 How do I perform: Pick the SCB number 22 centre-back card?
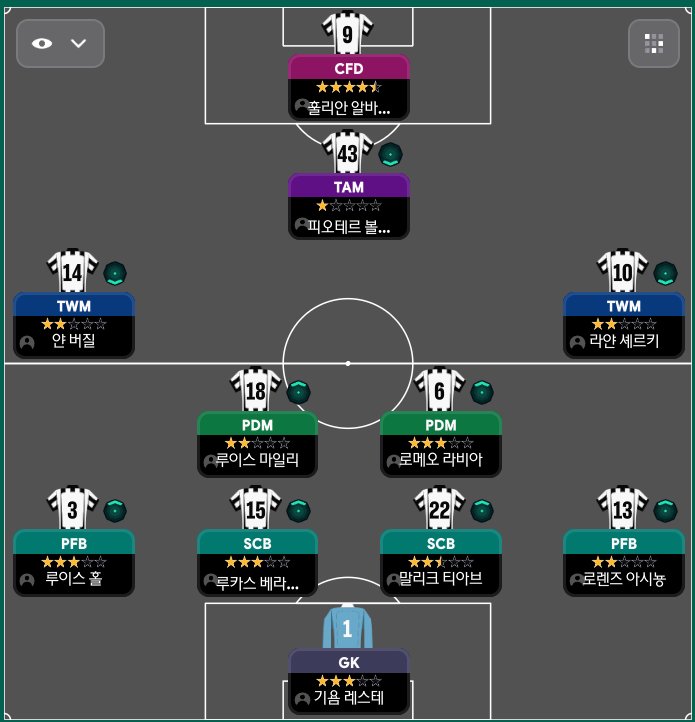(441, 561)
